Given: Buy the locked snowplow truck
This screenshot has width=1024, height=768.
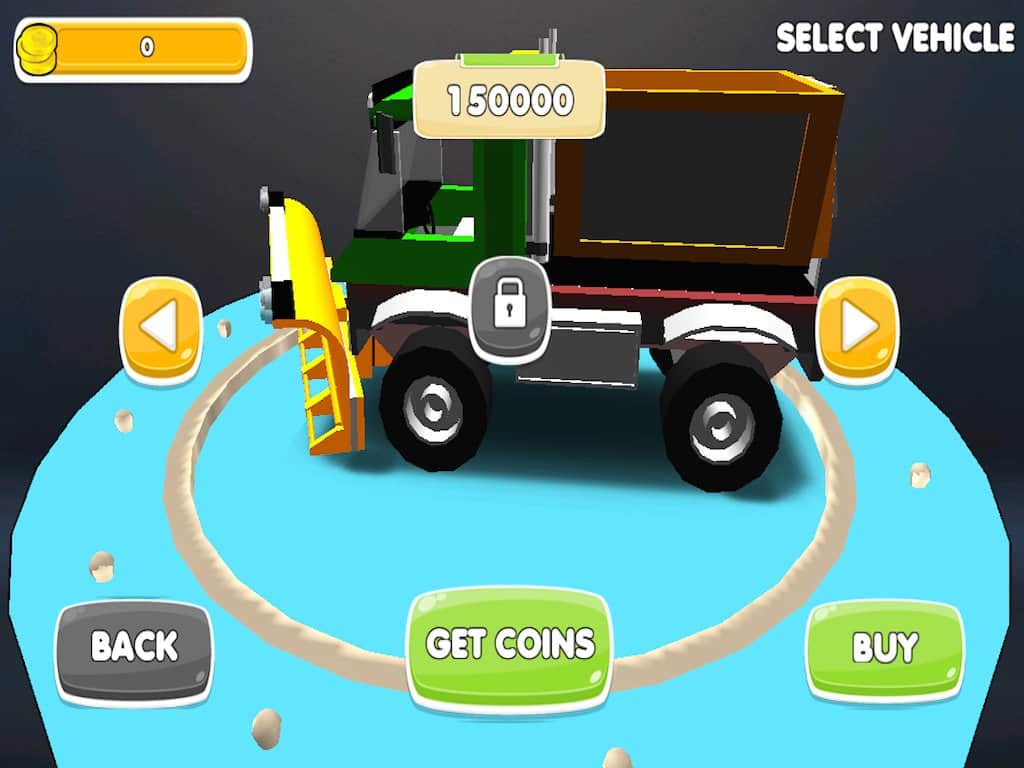Looking at the screenshot, I should (x=884, y=648).
